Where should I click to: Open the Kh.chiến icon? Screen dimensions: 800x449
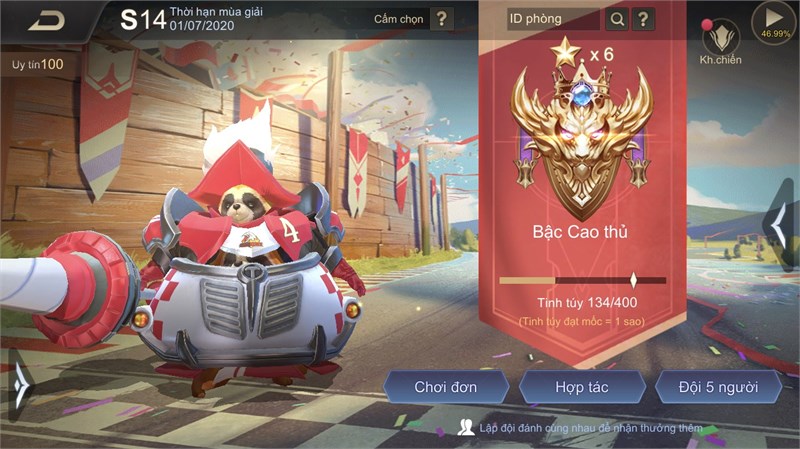pos(720,40)
